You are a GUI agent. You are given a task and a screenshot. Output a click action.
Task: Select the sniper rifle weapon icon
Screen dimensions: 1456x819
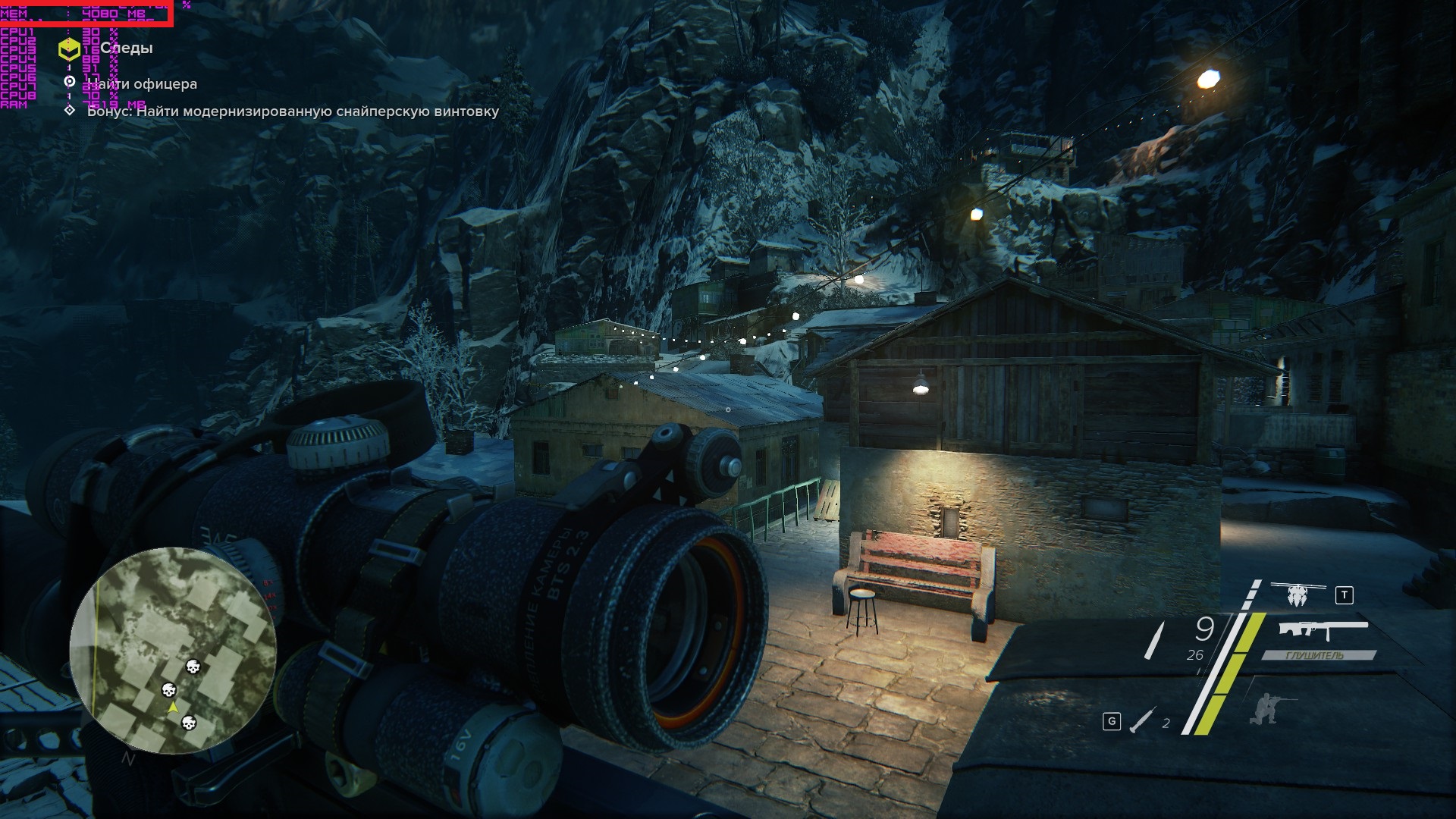(x=1323, y=631)
